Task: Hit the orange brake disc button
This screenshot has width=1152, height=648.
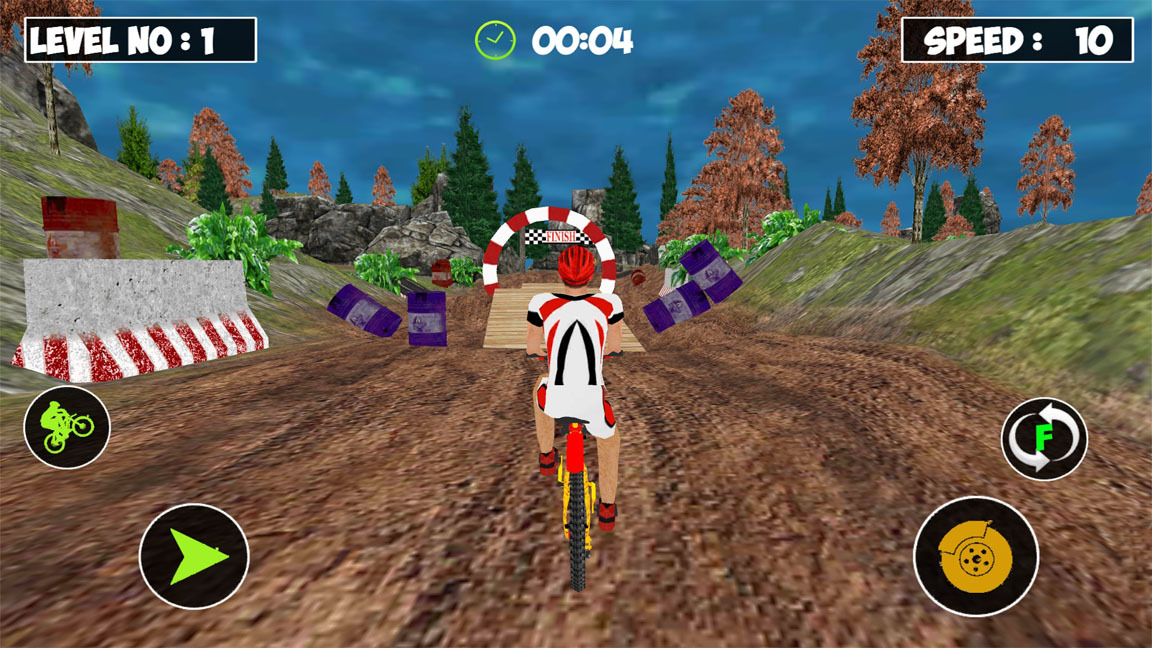Action: coord(976,556)
